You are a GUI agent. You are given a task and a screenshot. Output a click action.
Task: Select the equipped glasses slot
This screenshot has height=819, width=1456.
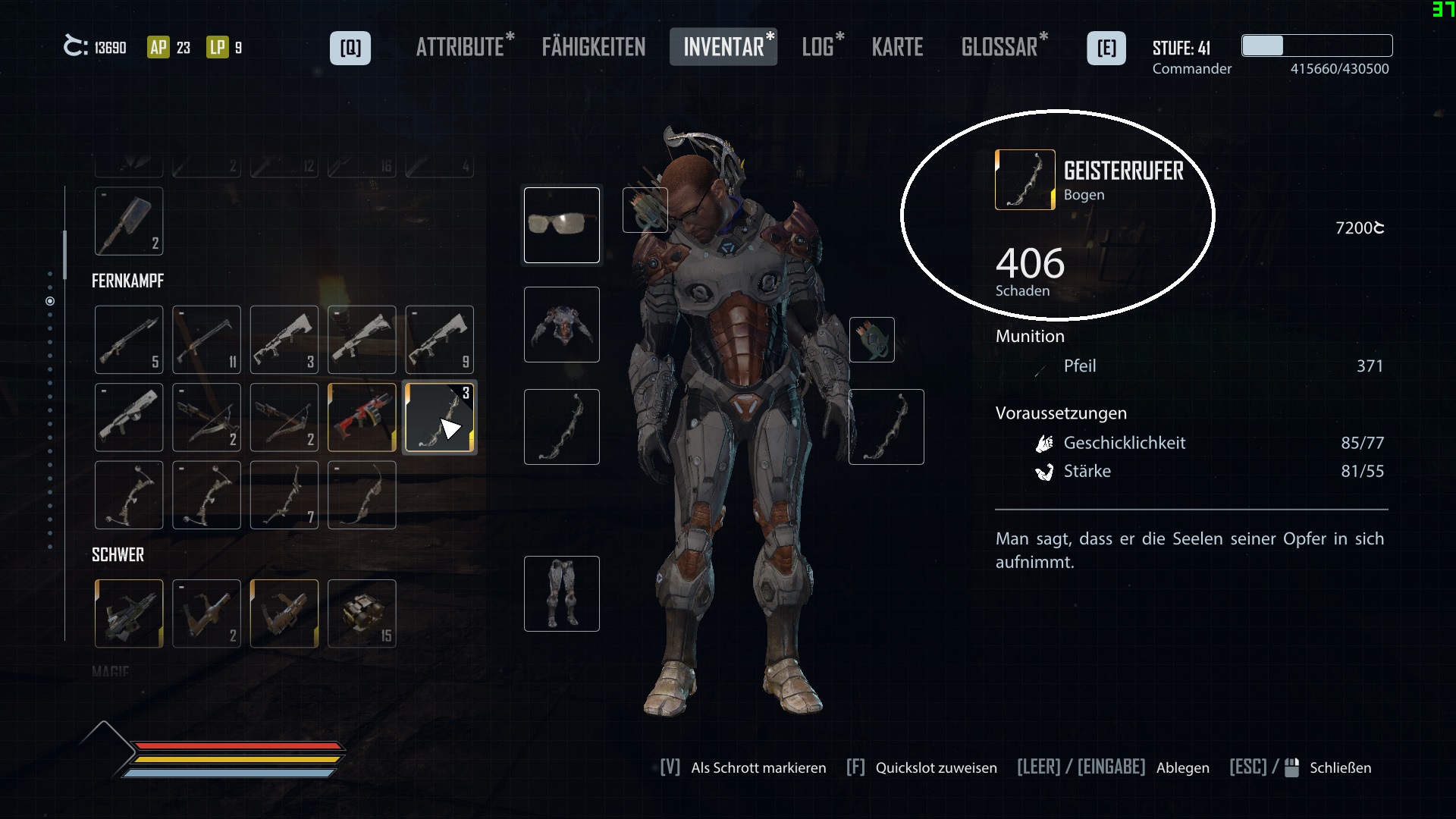[561, 224]
